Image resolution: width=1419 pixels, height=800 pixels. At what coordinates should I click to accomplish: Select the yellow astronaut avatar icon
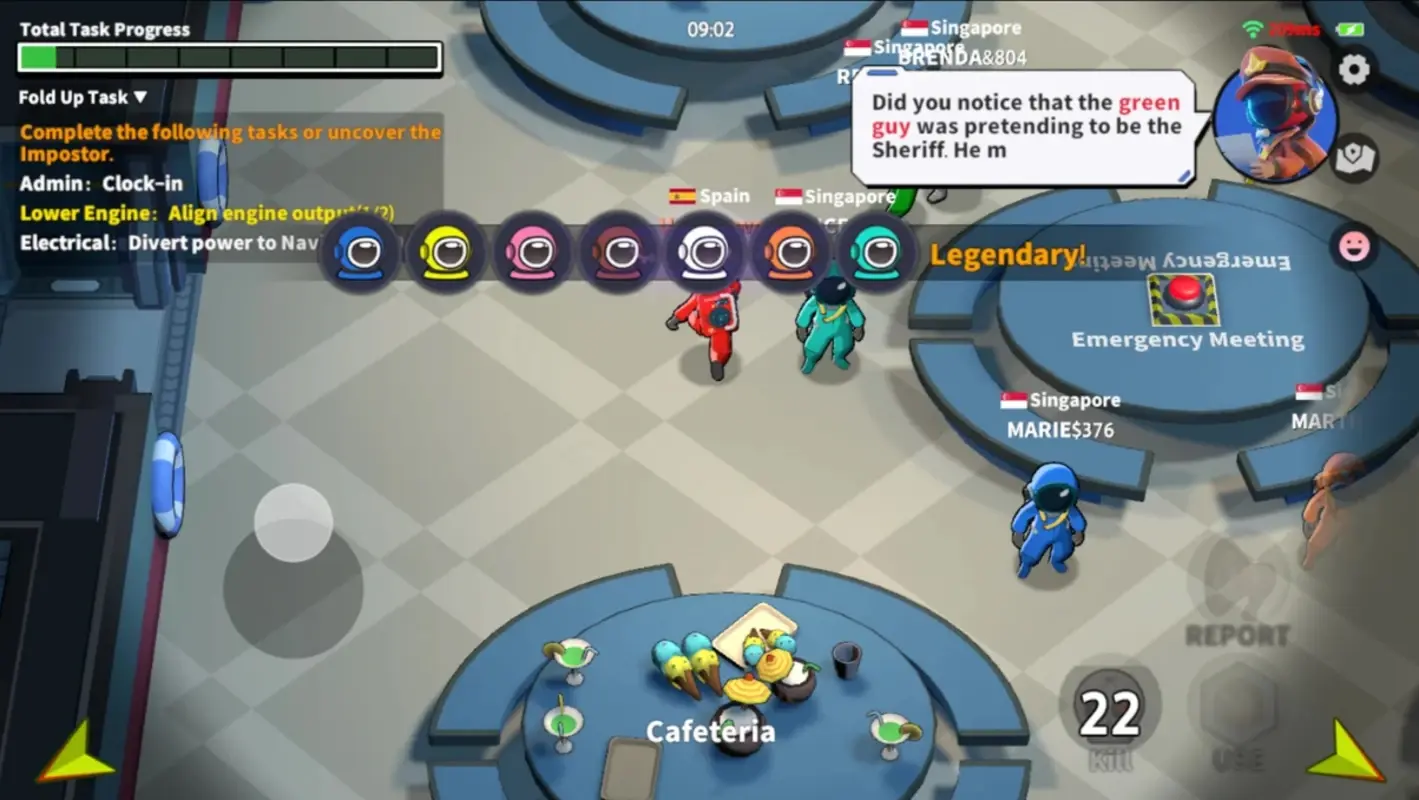point(446,252)
